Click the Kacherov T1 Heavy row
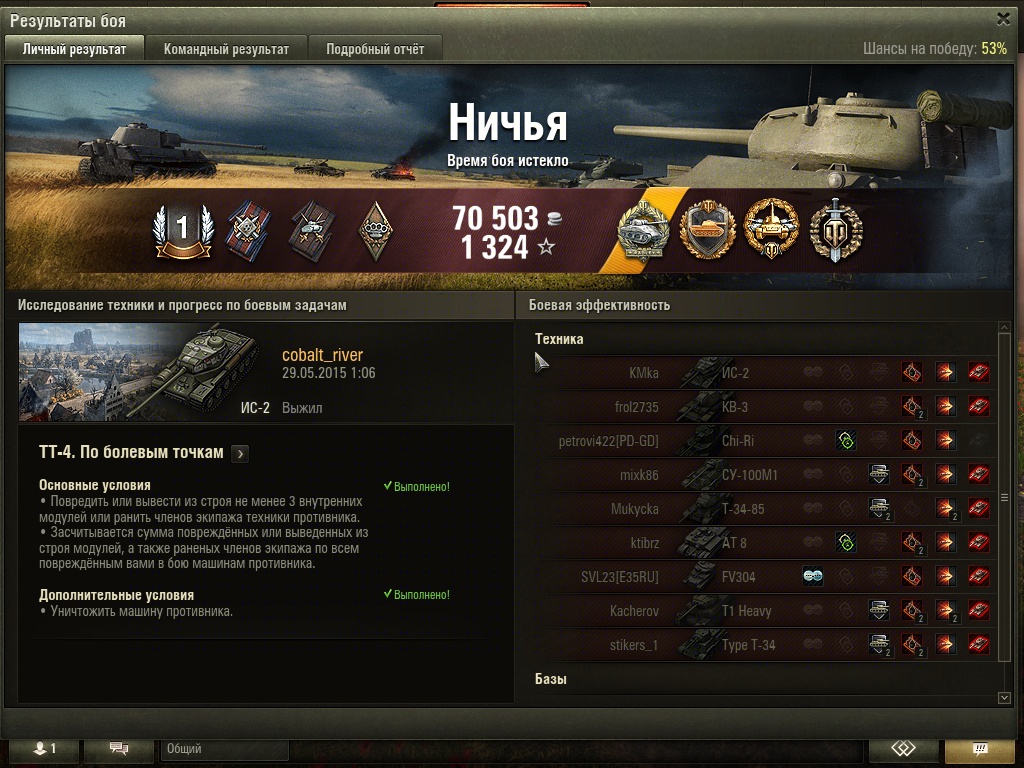Viewport: 1024px width, 768px height. (760, 611)
